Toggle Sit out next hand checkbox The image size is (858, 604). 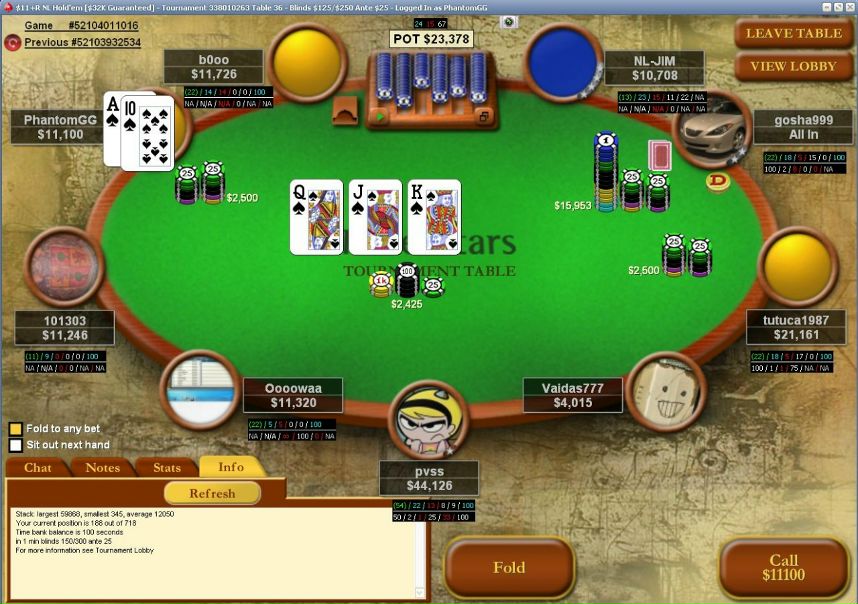click(15, 445)
